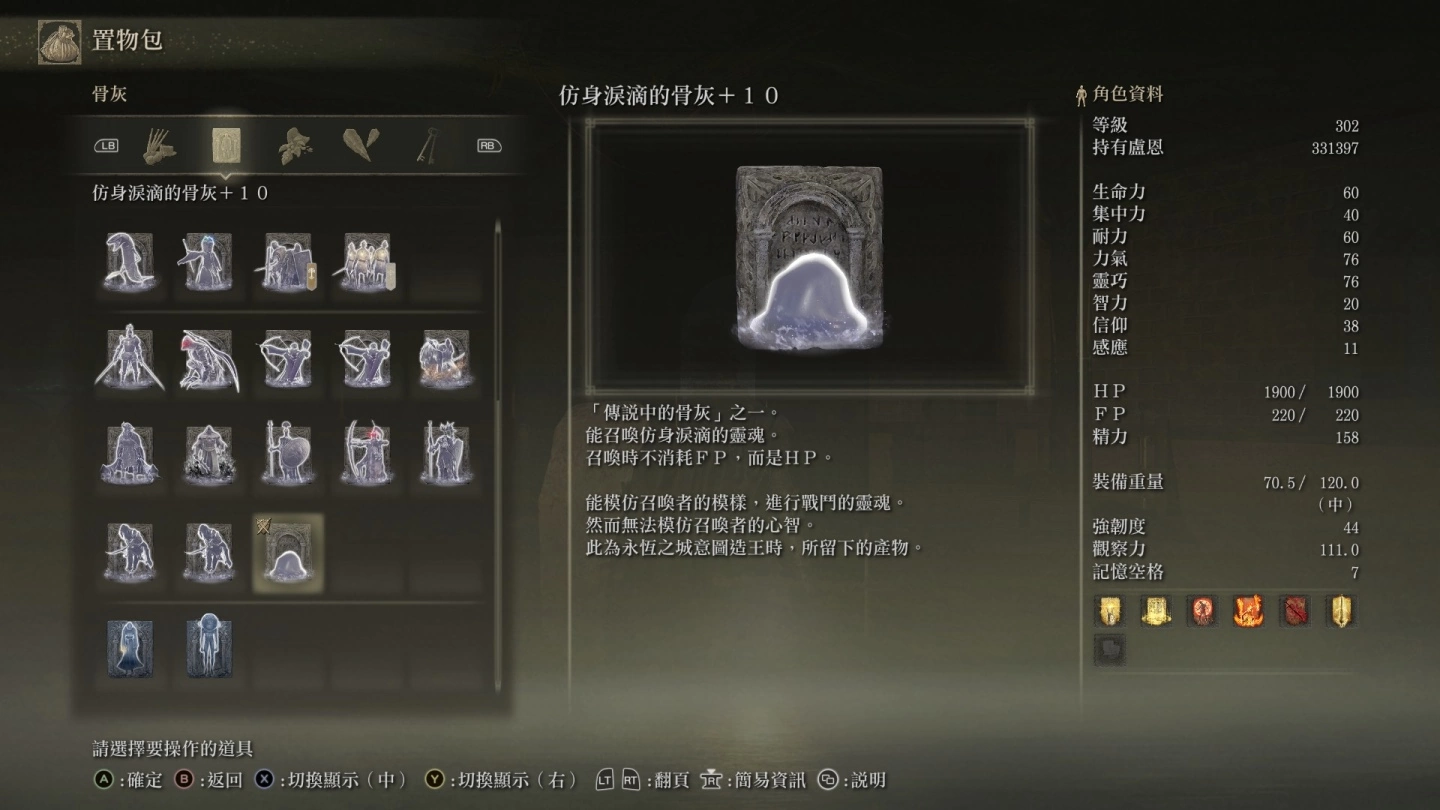Select the four-soldier group ashes with pale shield

coord(367,263)
